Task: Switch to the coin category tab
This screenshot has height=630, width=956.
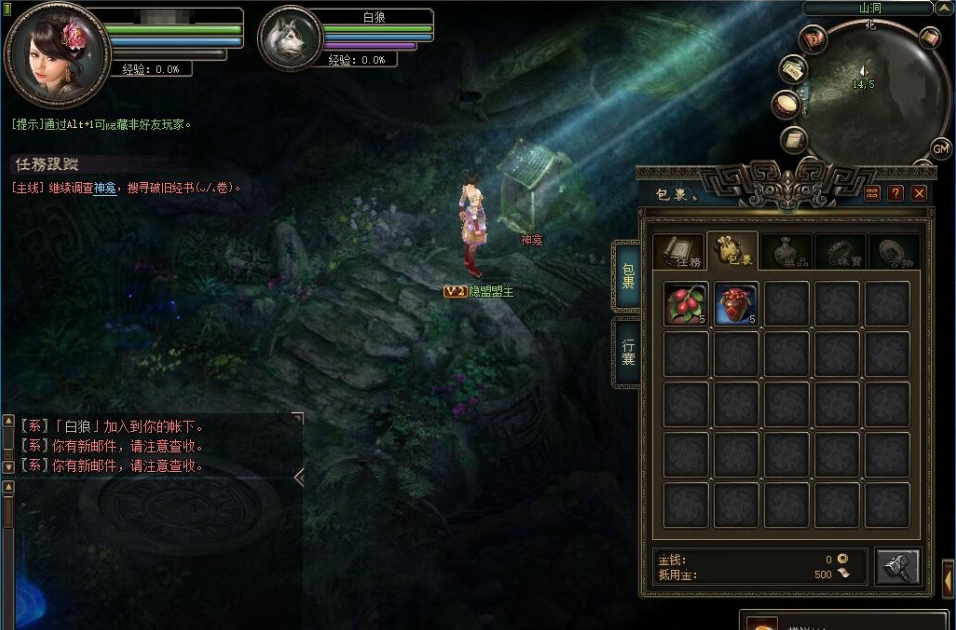Action: (893, 251)
